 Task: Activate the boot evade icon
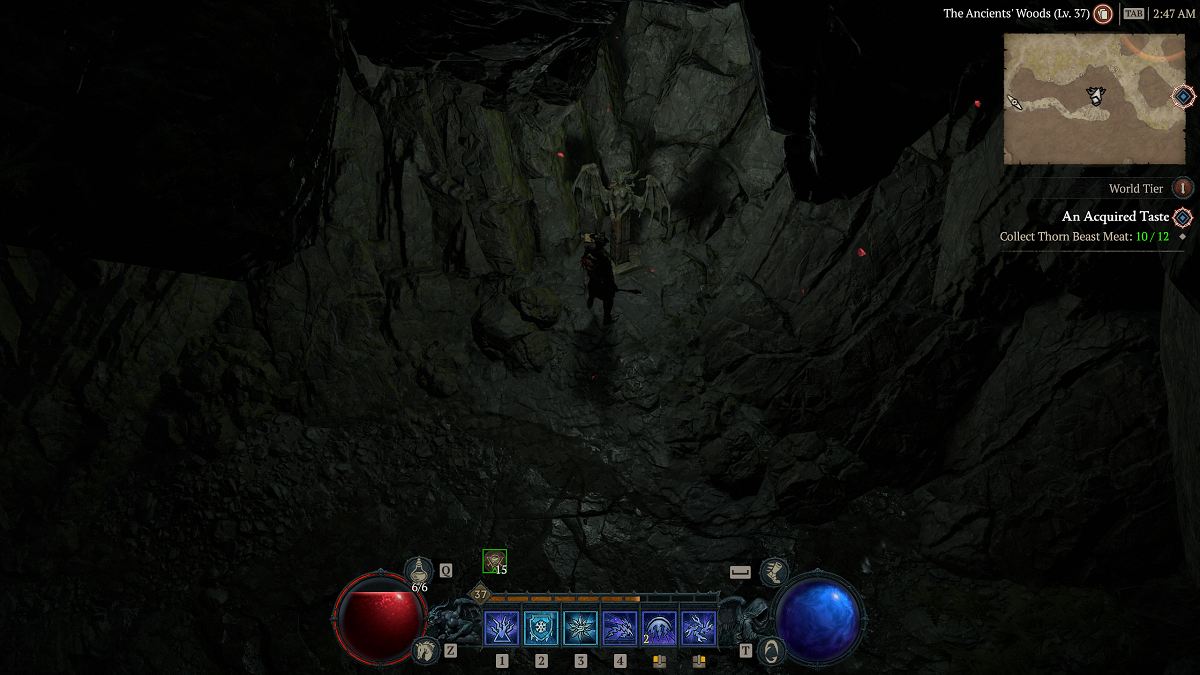click(773, 572)
